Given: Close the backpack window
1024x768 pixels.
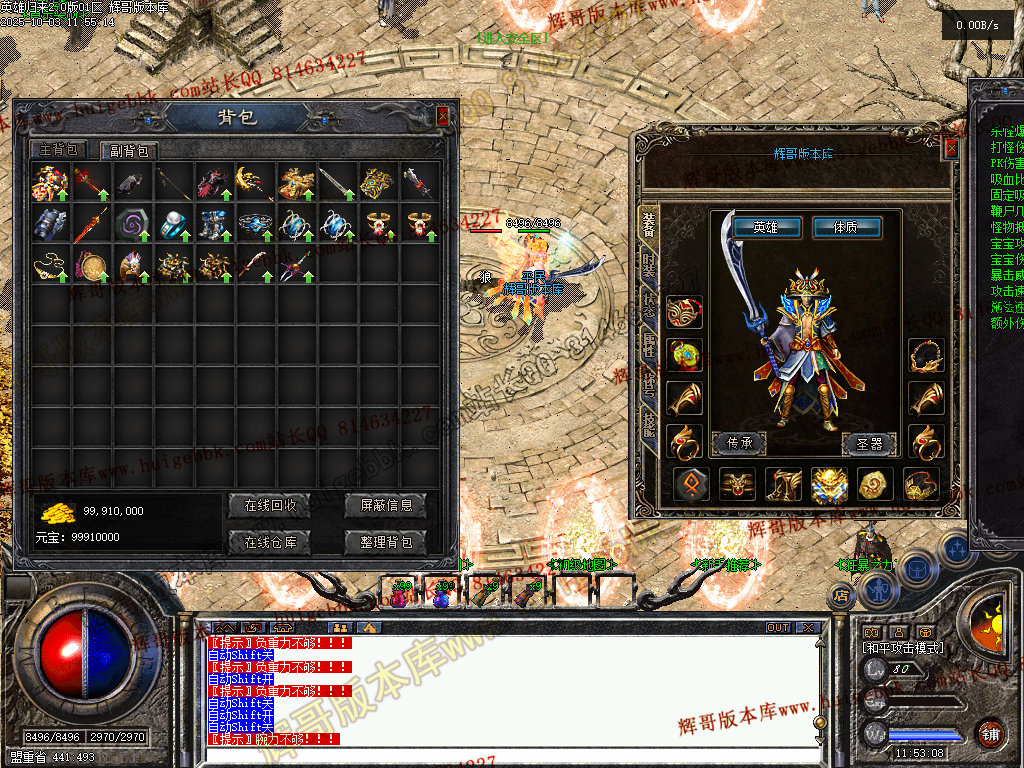Looking at the screenshot, I should 443,116.
